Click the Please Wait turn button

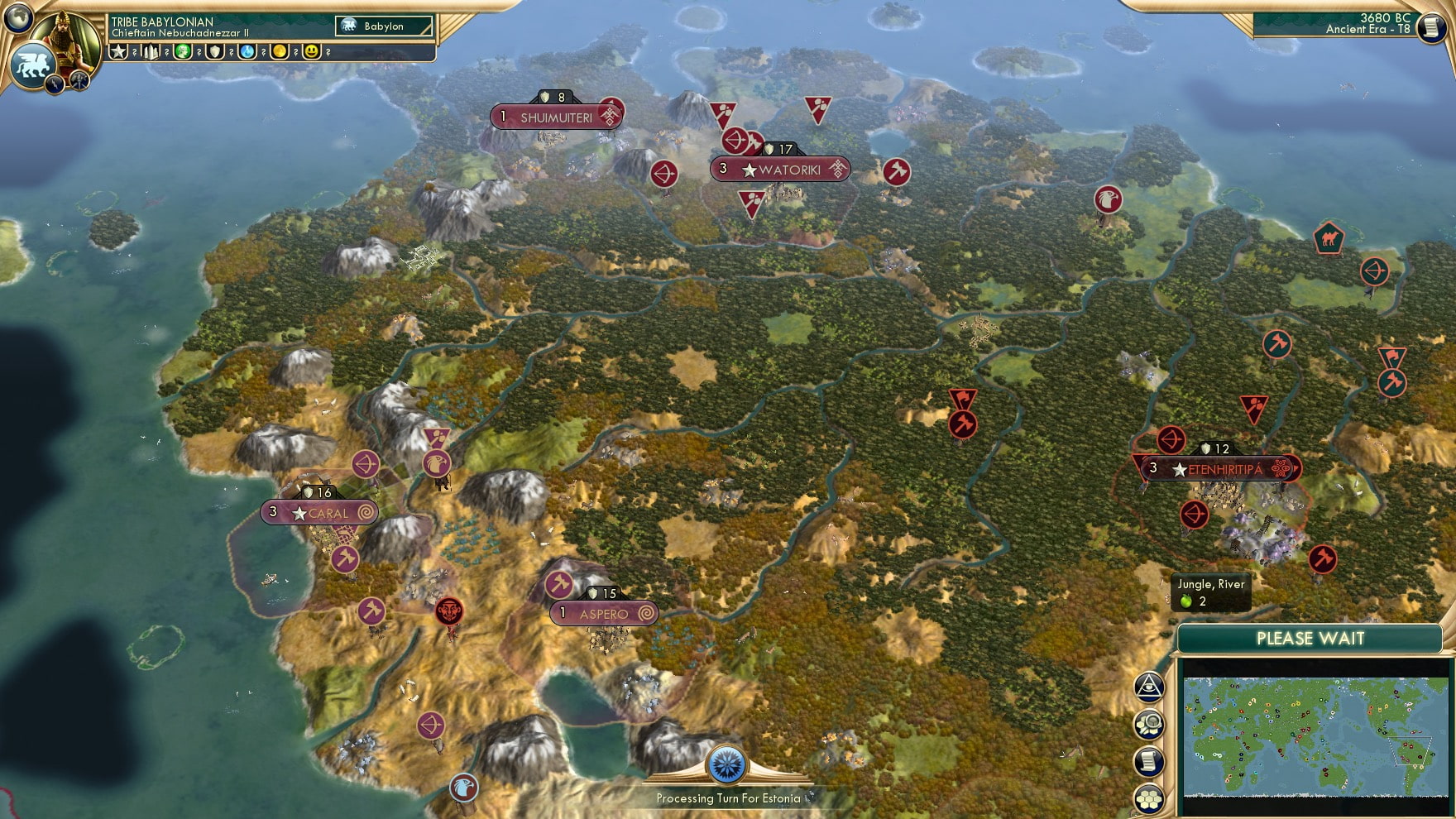pyautogui.click(x=1310, y=639)
